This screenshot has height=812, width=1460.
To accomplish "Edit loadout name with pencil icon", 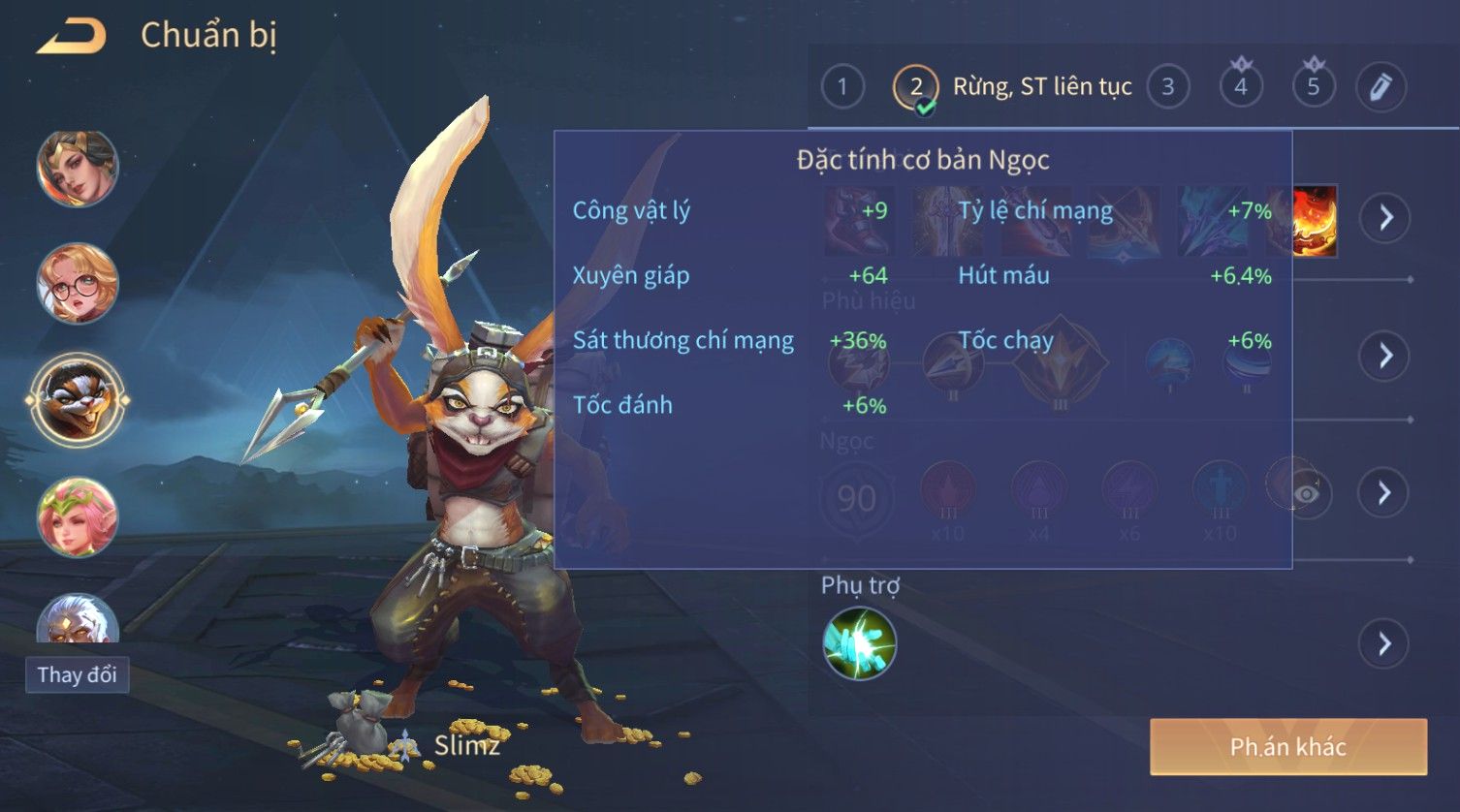I will point(1381,87).
